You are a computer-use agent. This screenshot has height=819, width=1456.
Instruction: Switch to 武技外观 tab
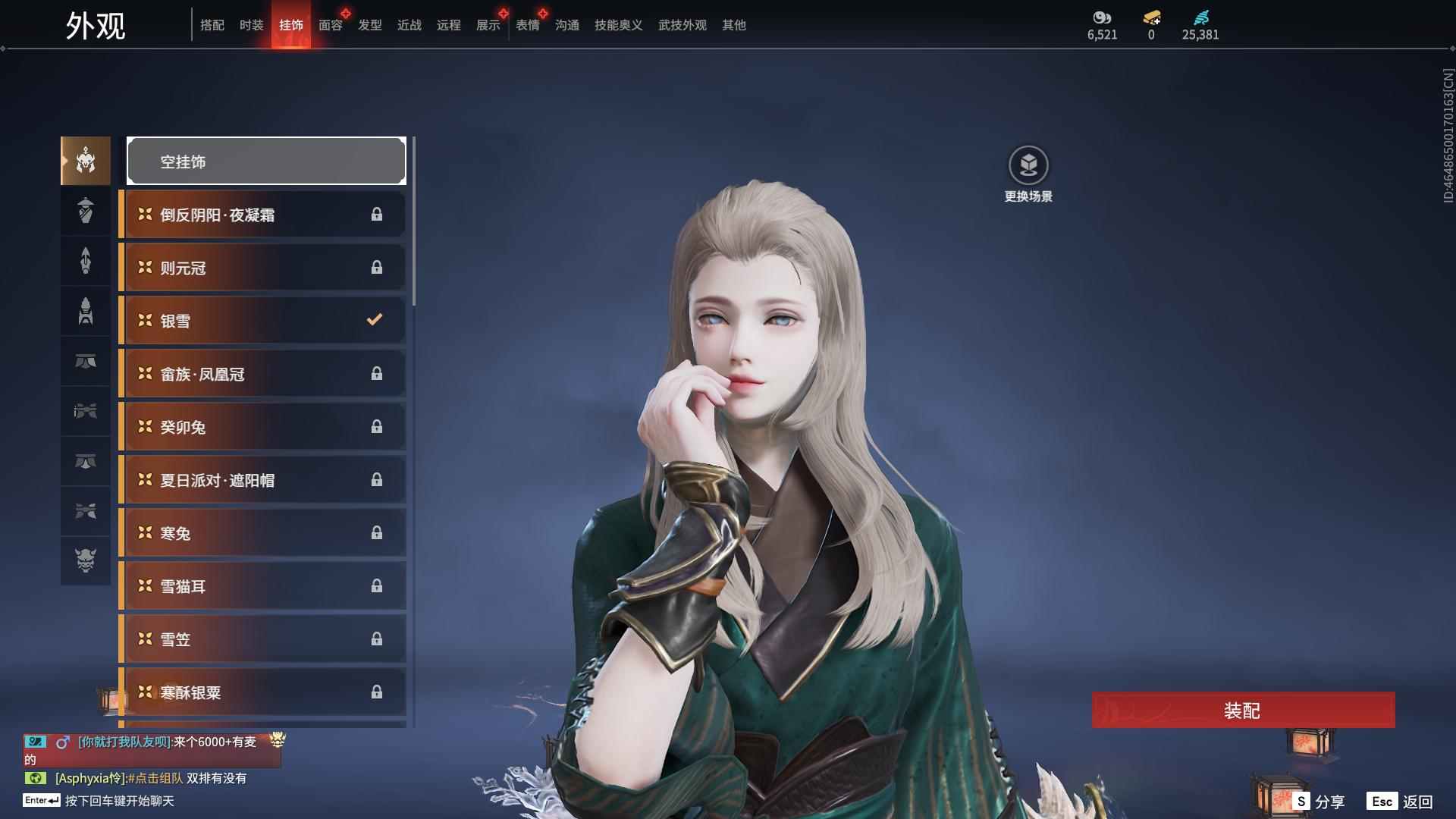682,25
